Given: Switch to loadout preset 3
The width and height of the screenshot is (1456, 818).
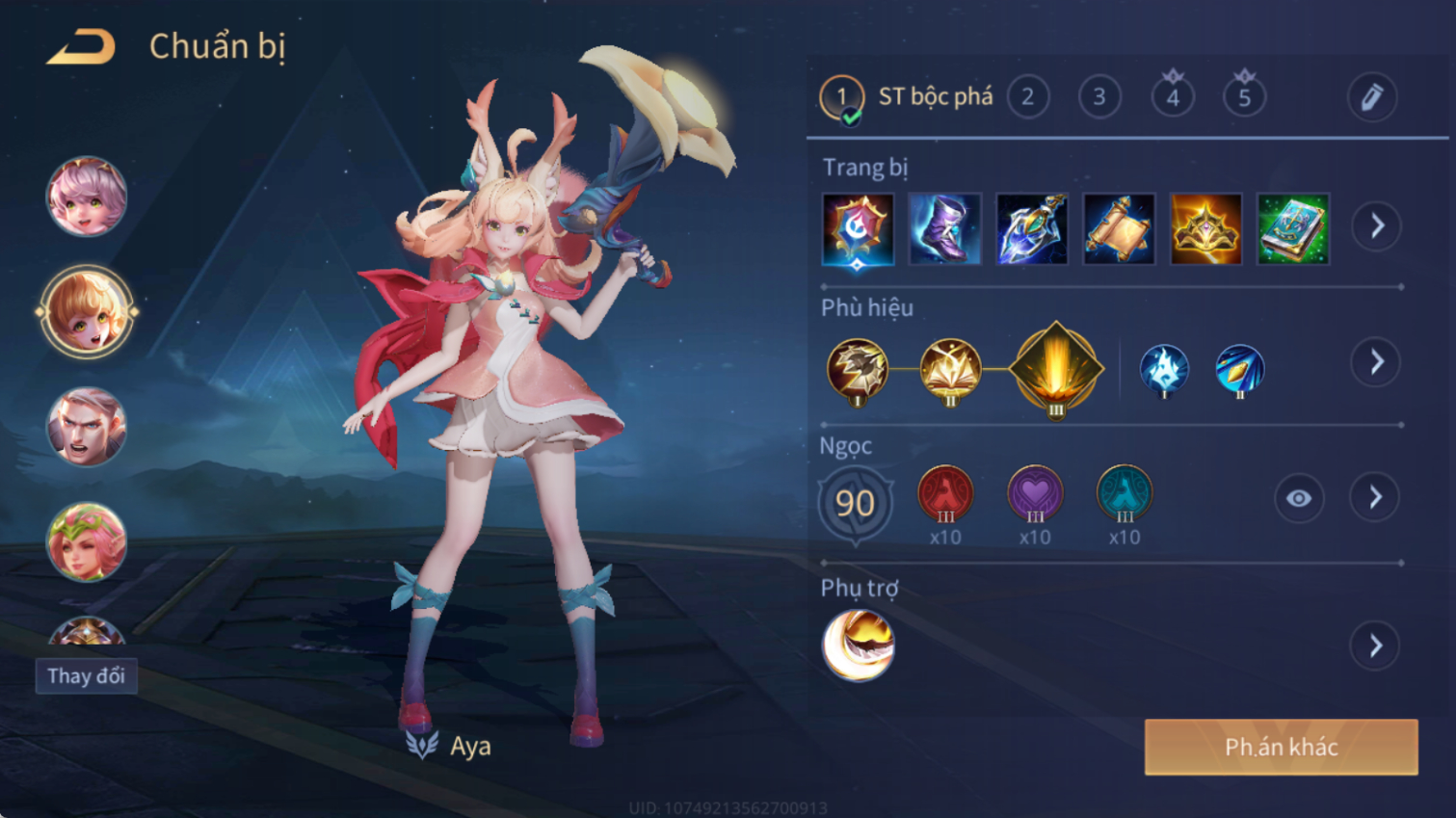Looking at the screenshot, I should (x=1099, y=97).
